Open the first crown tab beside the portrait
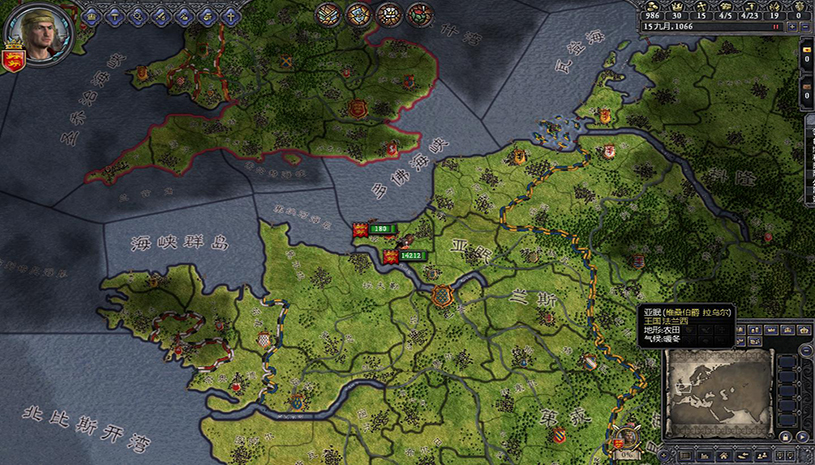The width and height of the screenshot is (815, 465). click(91, 15)
